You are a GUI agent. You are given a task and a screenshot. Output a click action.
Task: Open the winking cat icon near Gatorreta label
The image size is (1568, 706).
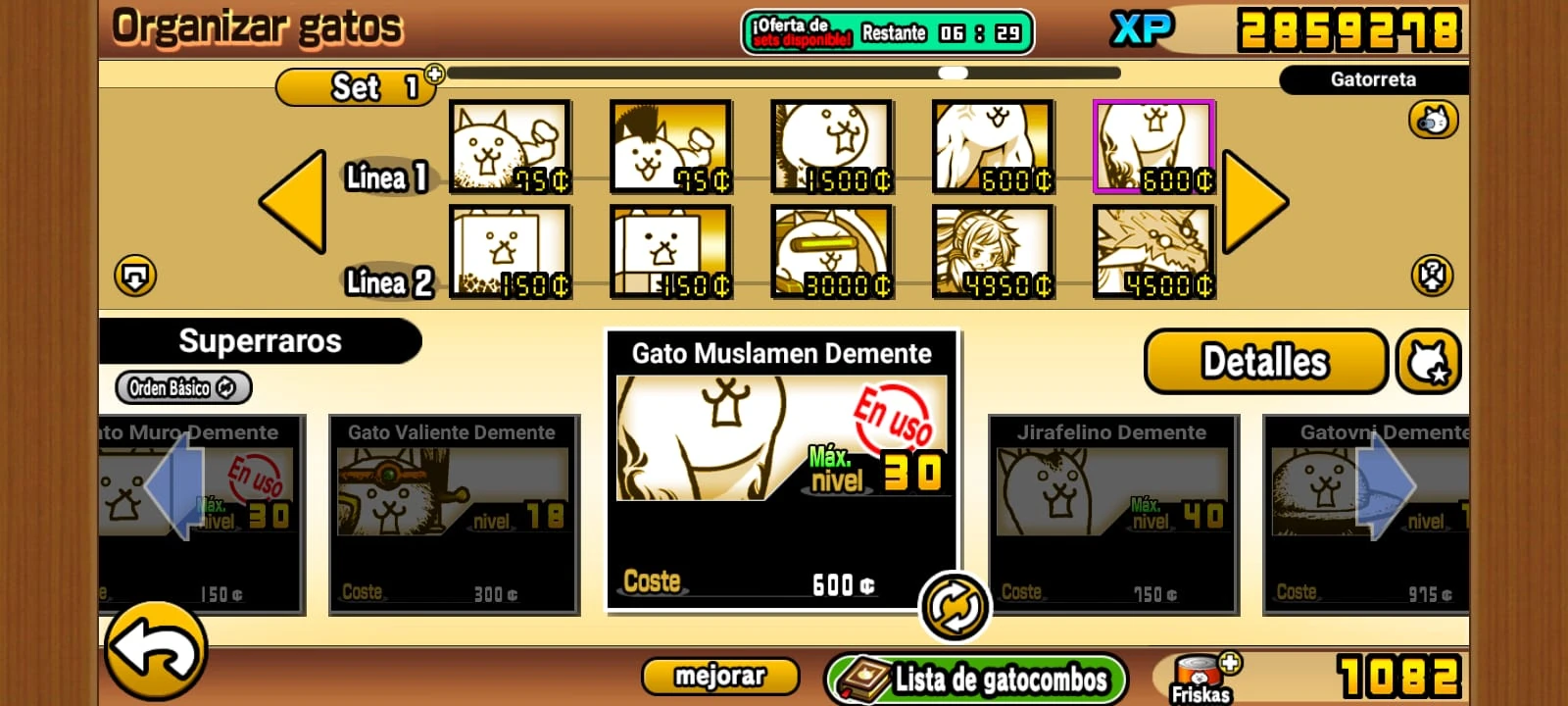pos(1433,119)
